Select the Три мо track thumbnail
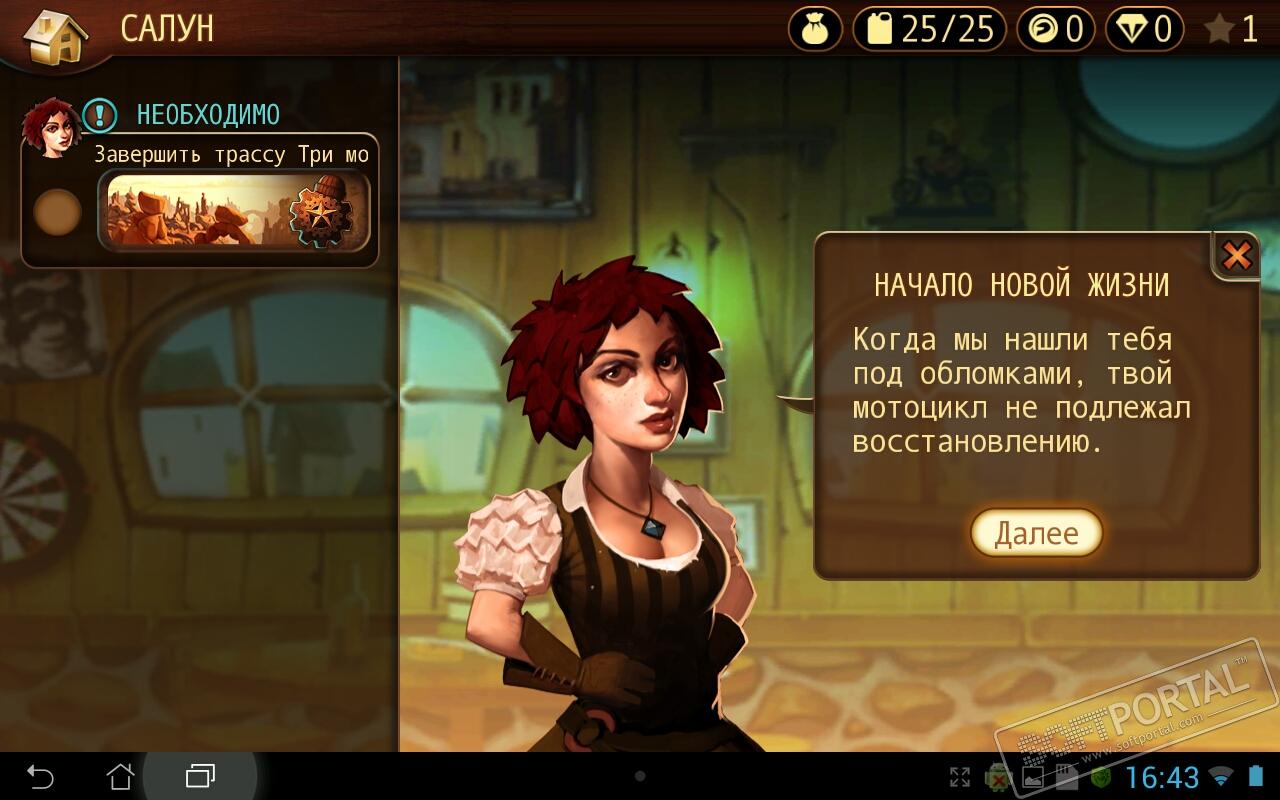Image resolution: width=1280 pixels, height=800 pixels. 234,210
